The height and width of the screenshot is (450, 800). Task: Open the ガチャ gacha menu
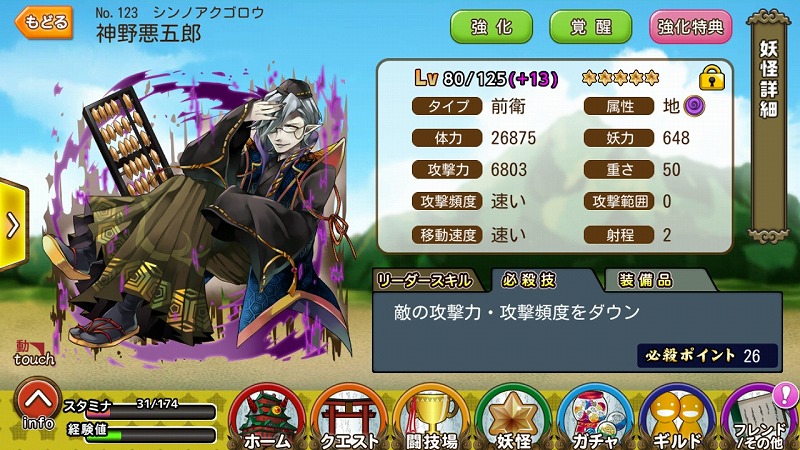[596, 416]
